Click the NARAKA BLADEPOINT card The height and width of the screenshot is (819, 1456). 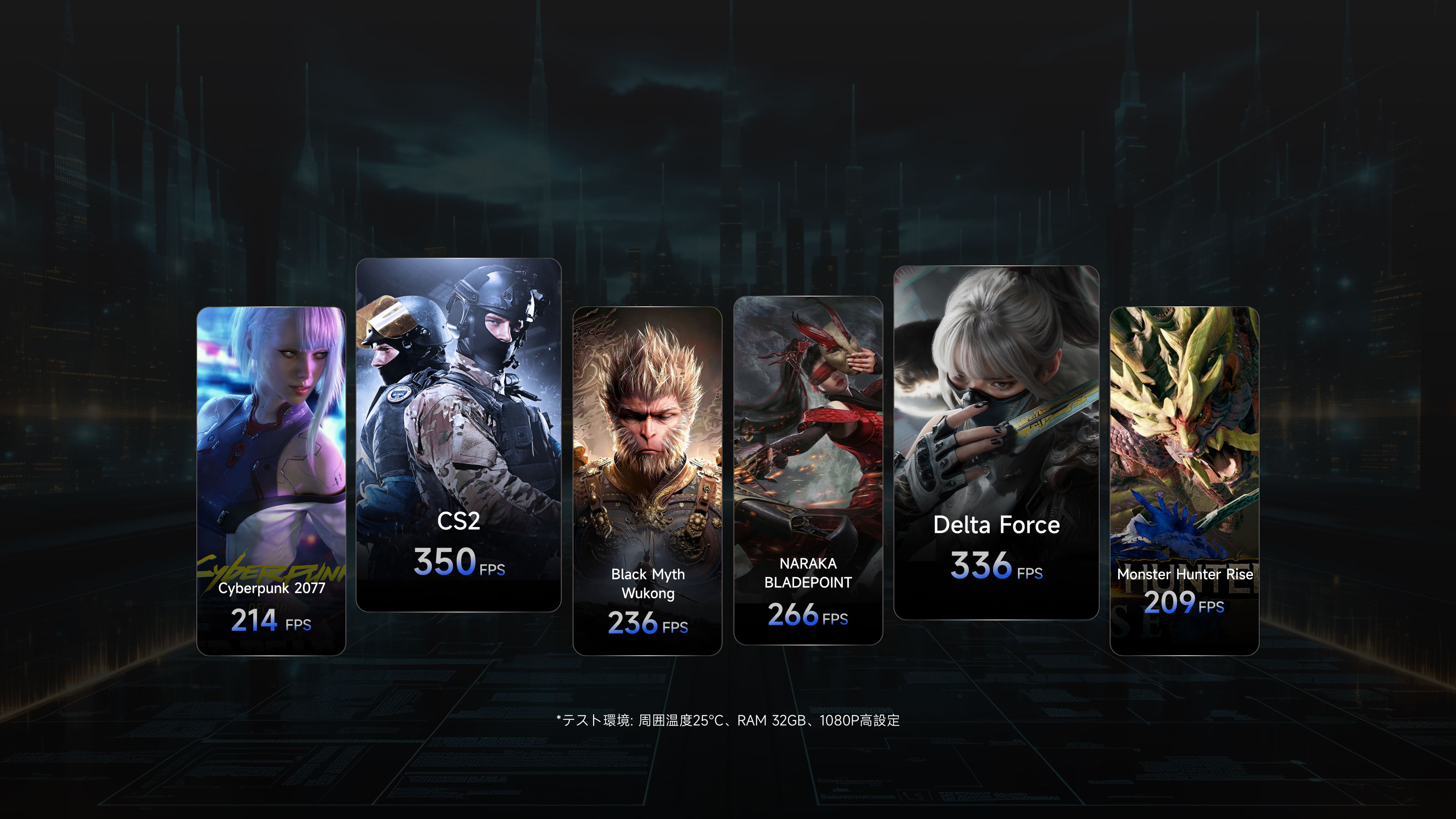pyautogui.click(x=808, y=470)
